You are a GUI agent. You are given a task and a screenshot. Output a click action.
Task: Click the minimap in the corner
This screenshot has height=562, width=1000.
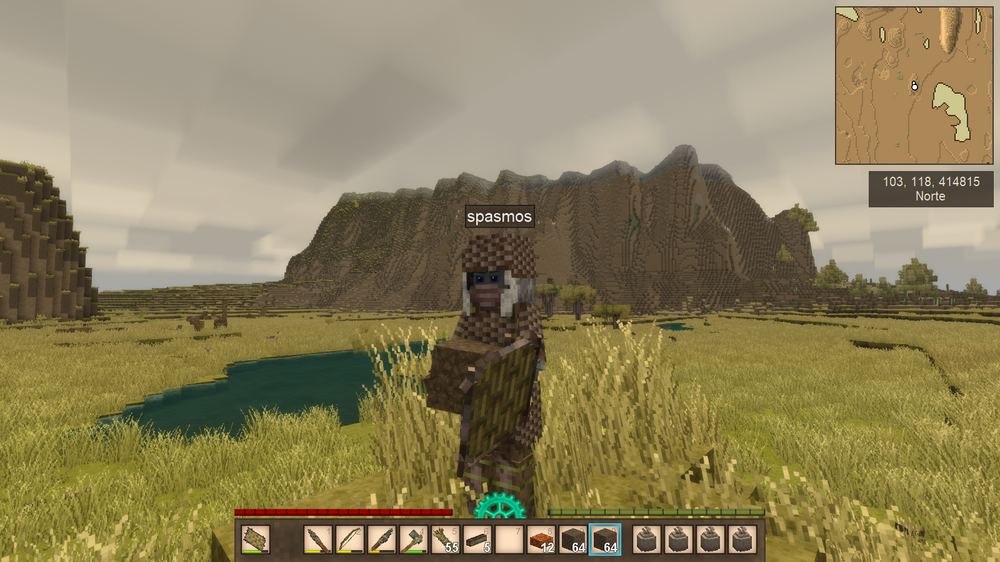914,86
